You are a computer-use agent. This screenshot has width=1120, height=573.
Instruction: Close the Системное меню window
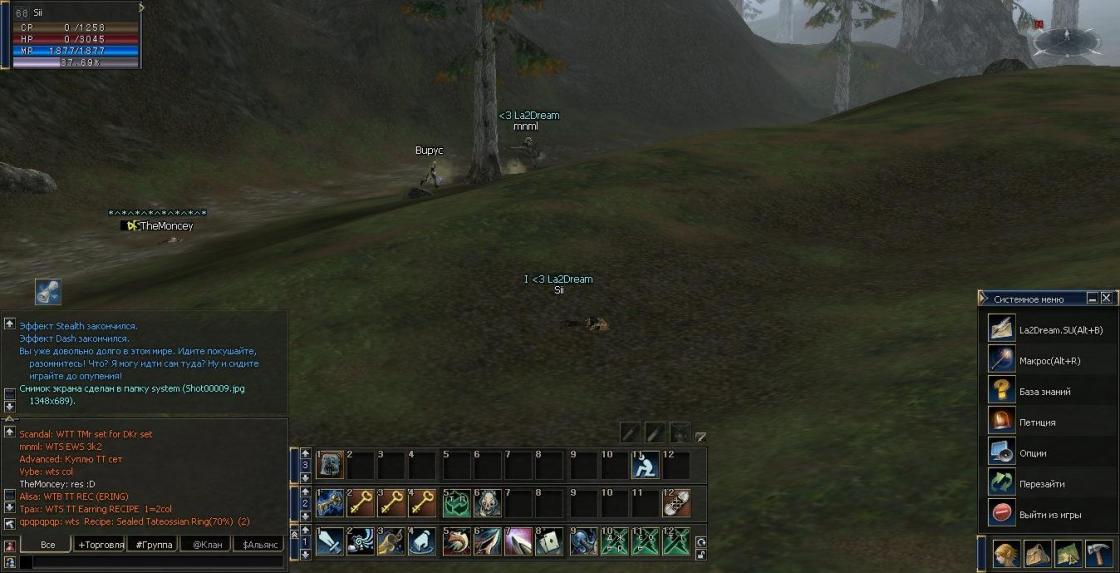pos(1106,298)
